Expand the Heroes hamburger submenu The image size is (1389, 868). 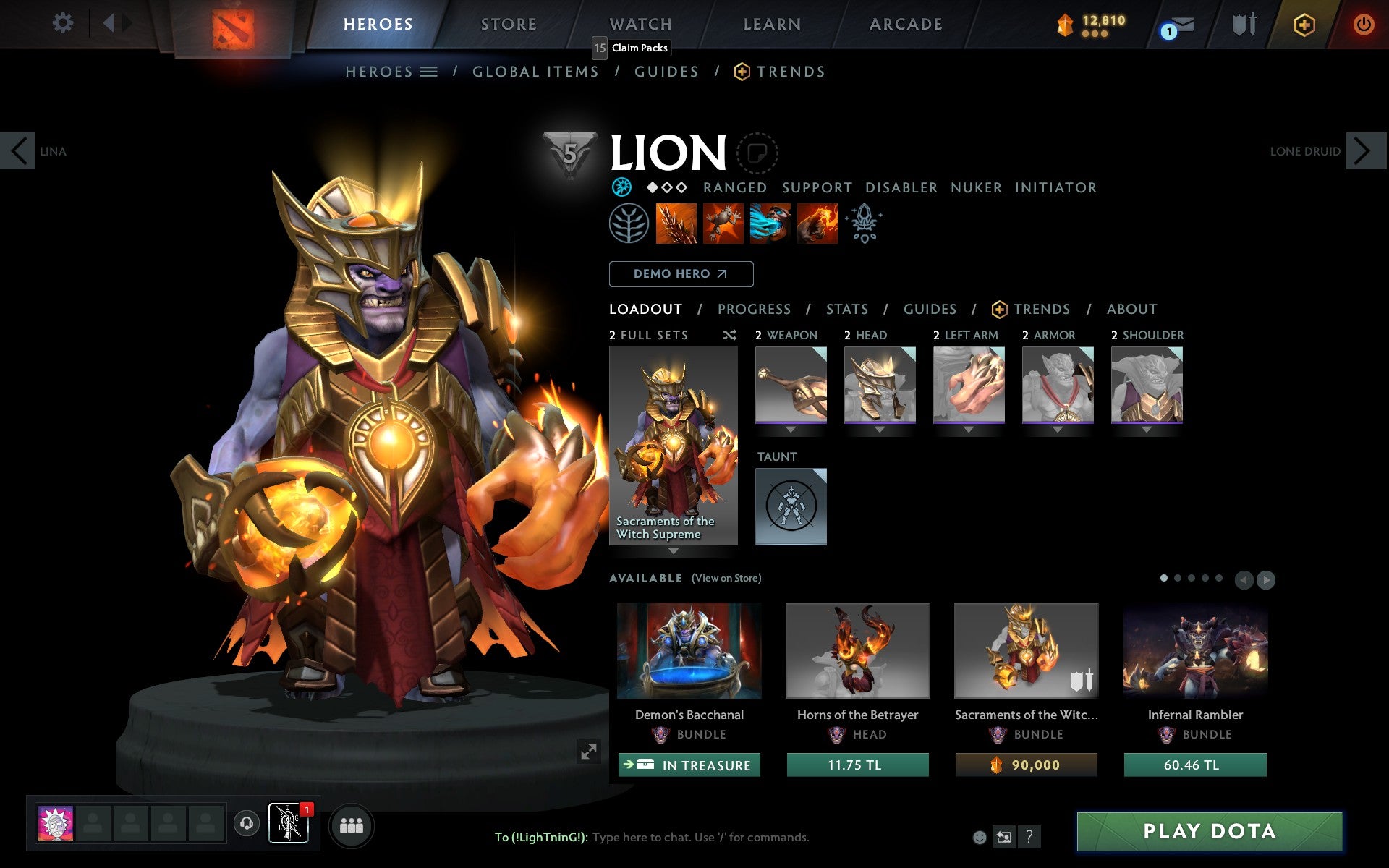(x=429, y=72)
